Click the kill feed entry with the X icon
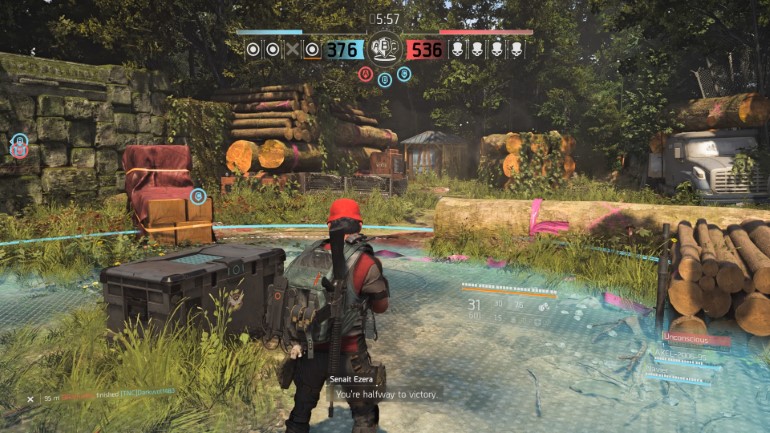 coord(100,398)
